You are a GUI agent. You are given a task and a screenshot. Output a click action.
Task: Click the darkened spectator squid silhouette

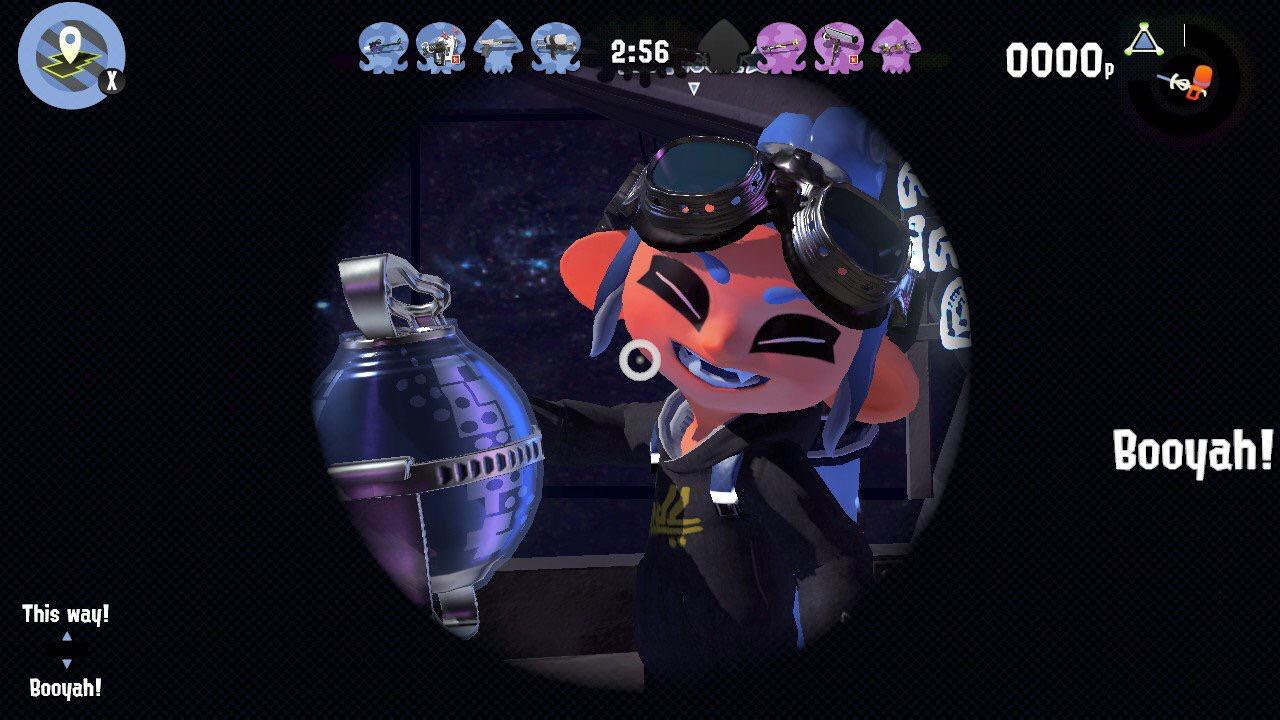(722, 45)
